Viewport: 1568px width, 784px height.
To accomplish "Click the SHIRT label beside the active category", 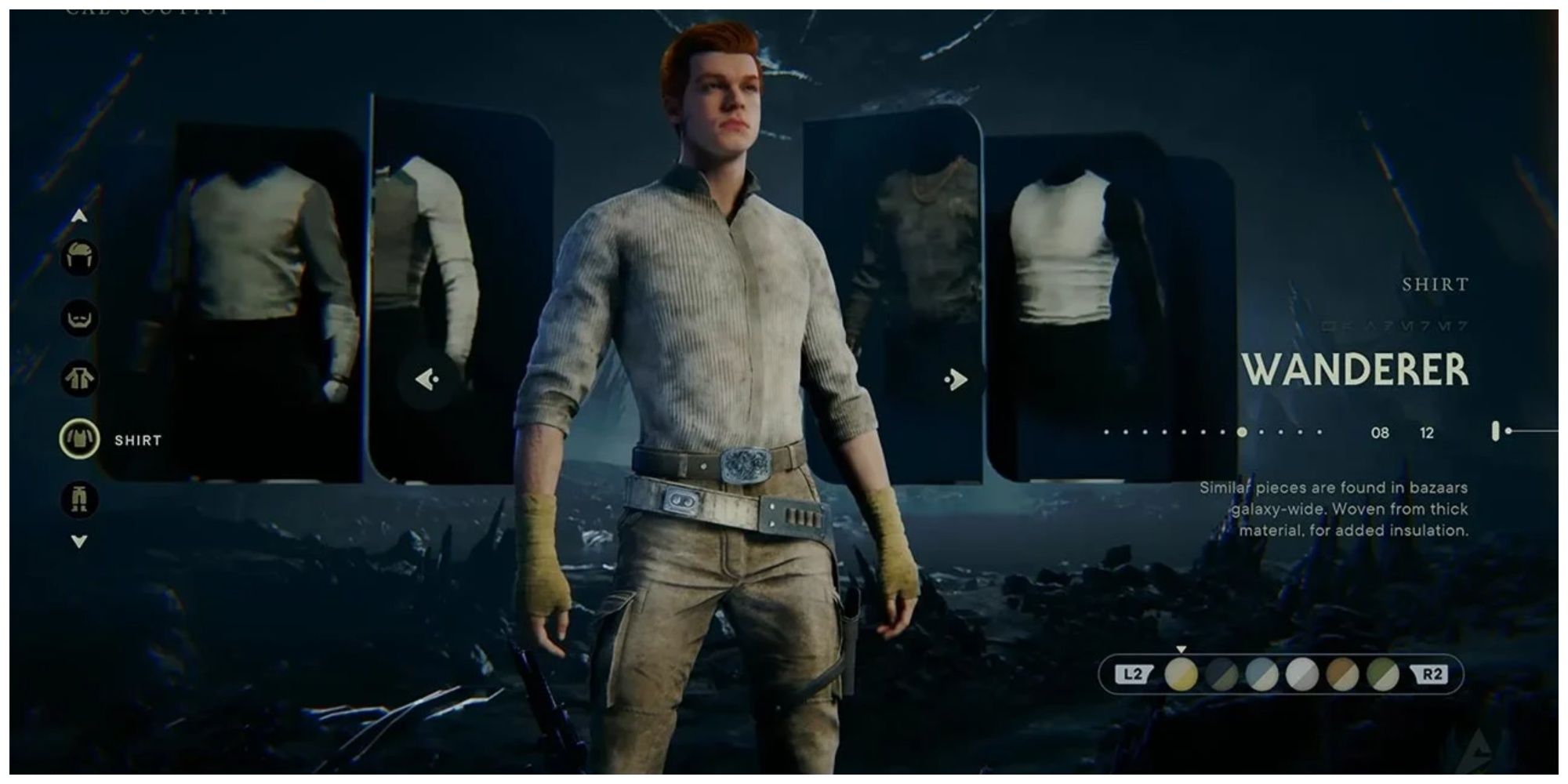I will pos(140,440).
